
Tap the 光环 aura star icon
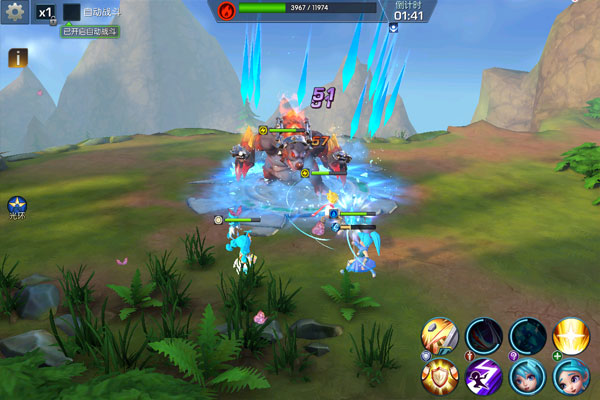(17, 206)
